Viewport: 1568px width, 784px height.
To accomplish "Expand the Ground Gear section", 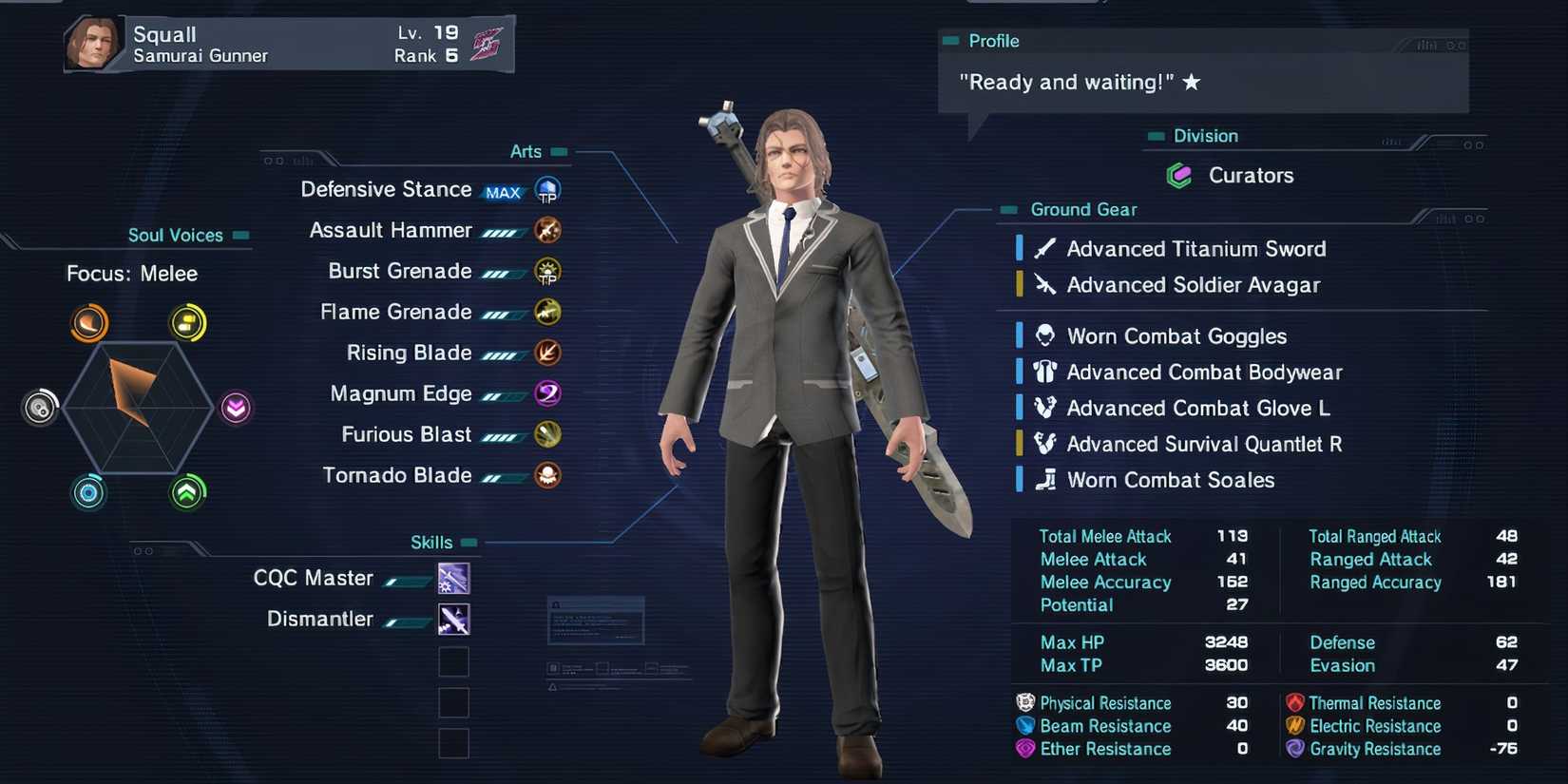I will tap(1083, 209).
